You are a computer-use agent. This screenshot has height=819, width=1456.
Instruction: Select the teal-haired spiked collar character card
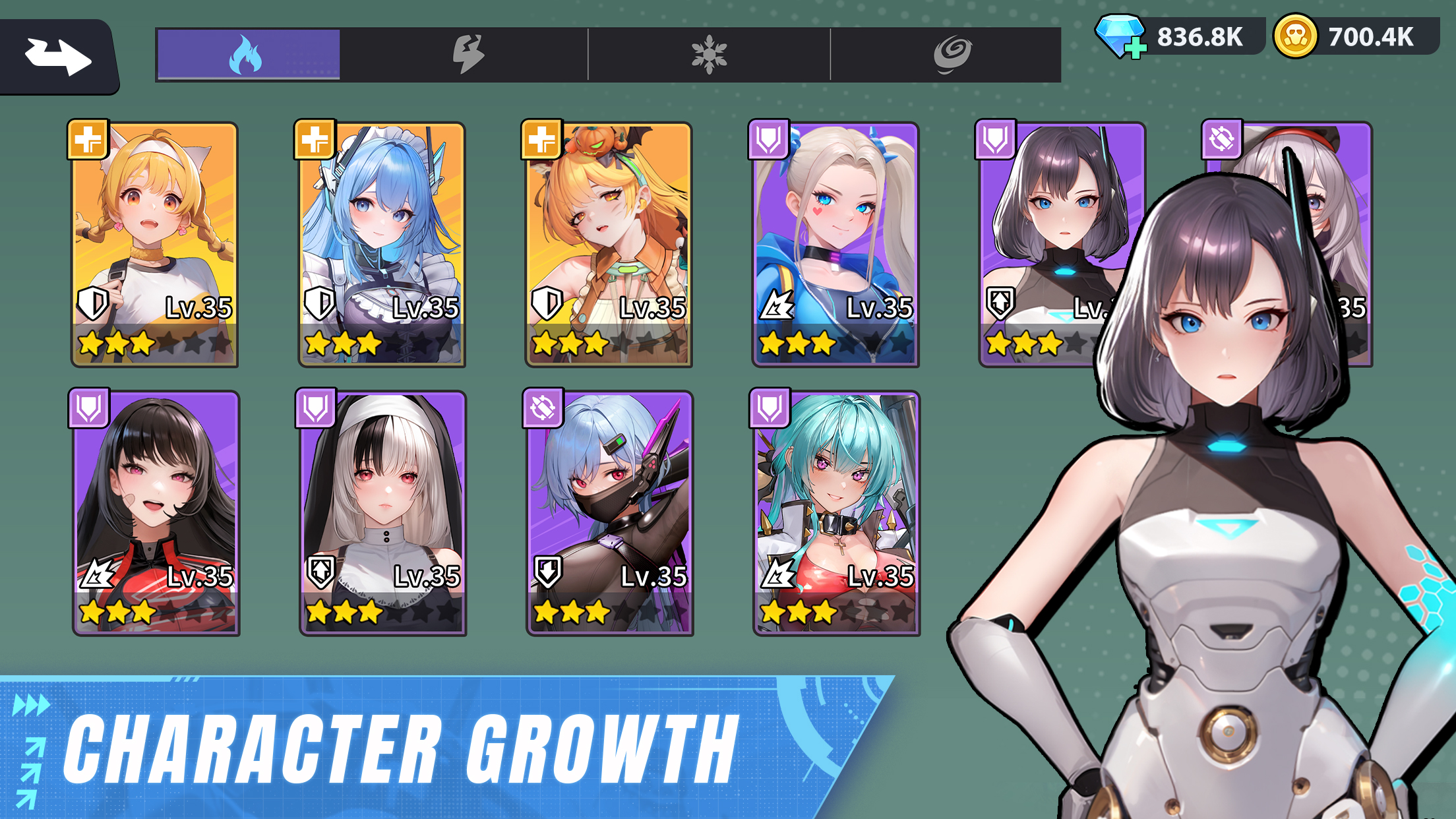click(x=836, y=513)
